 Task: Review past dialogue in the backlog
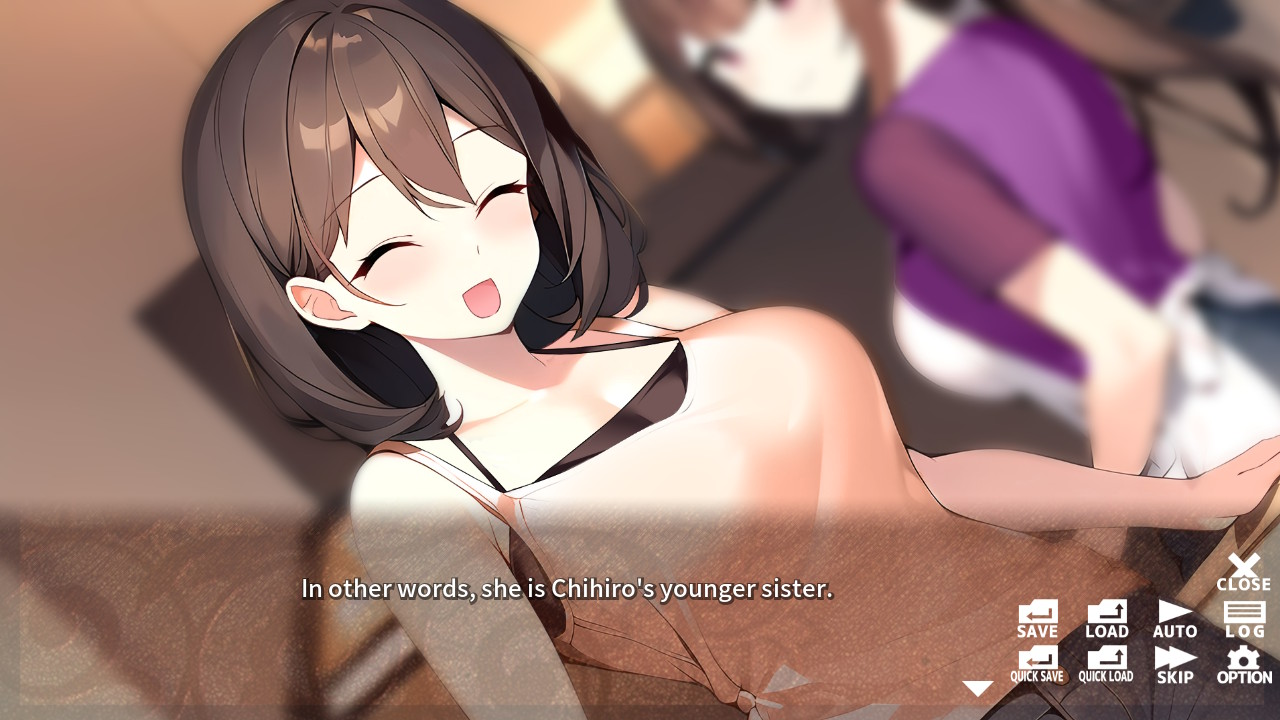point(1243,614)
